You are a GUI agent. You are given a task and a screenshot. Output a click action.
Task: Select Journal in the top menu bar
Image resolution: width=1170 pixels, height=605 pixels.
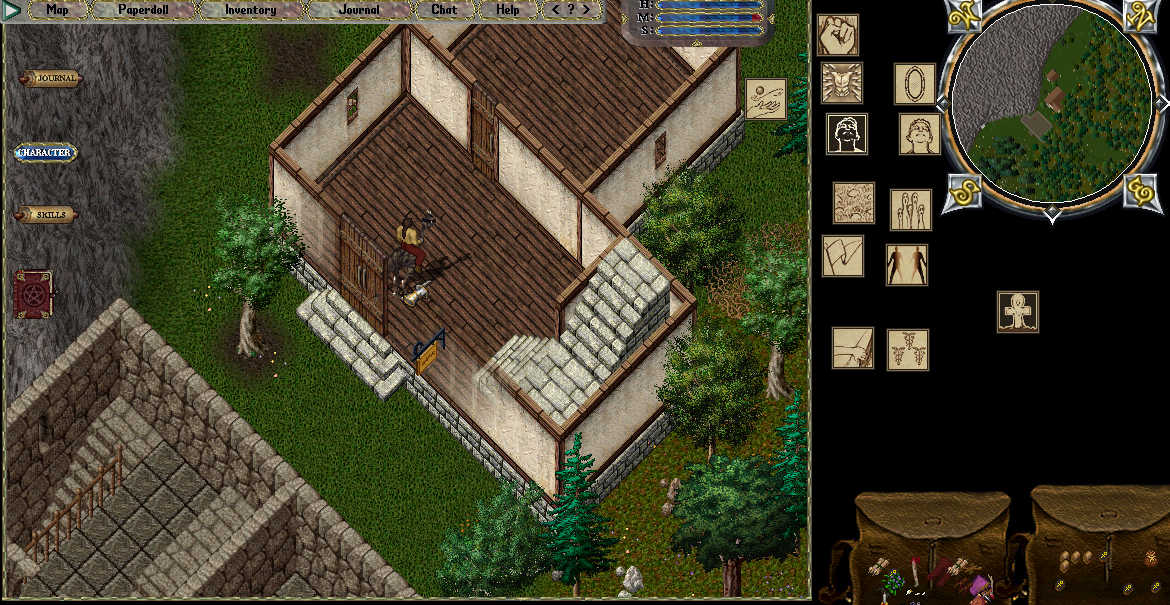pos(359,10)
